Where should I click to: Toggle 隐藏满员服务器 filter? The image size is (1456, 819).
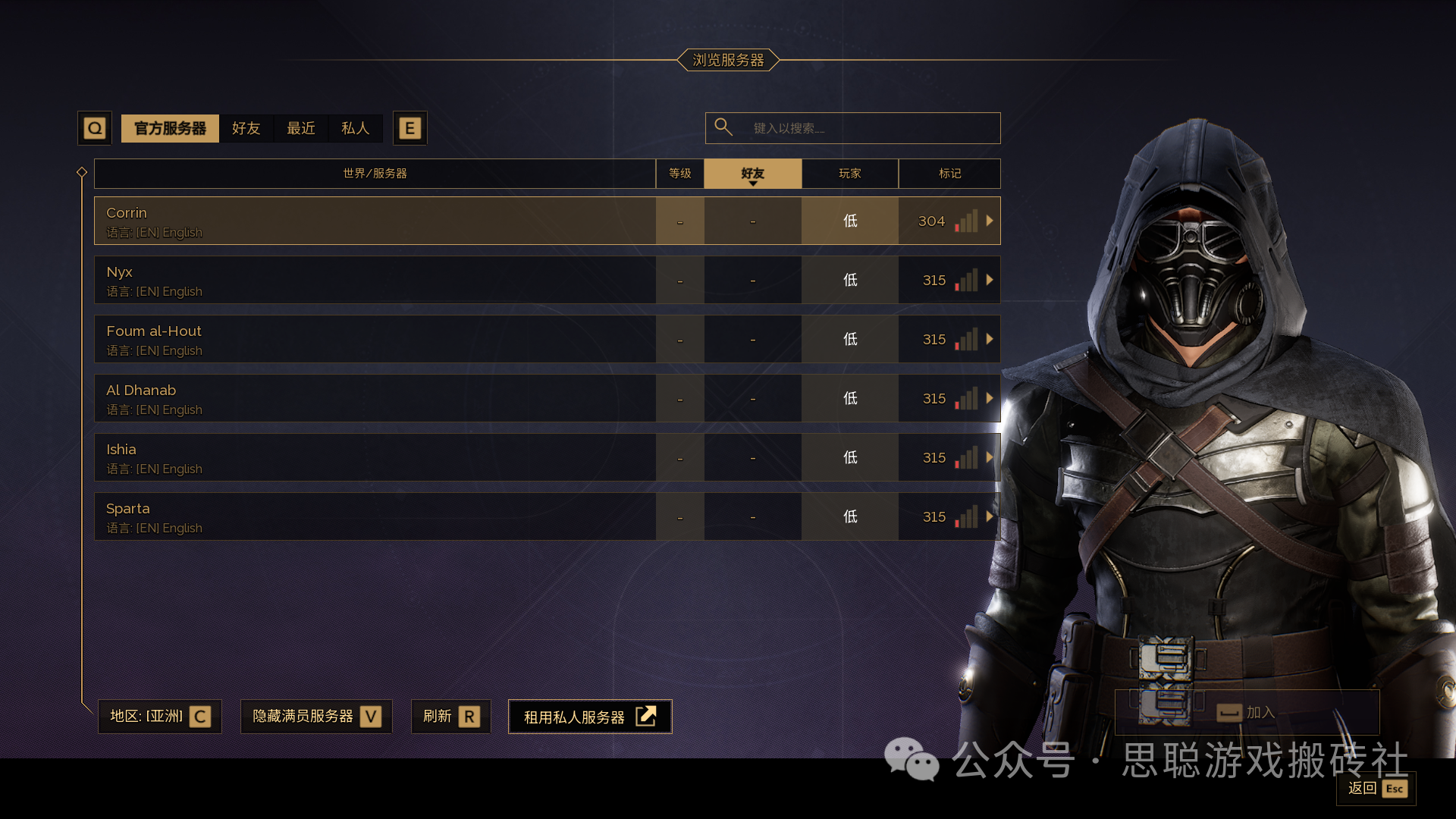click(x=316, y=717)
